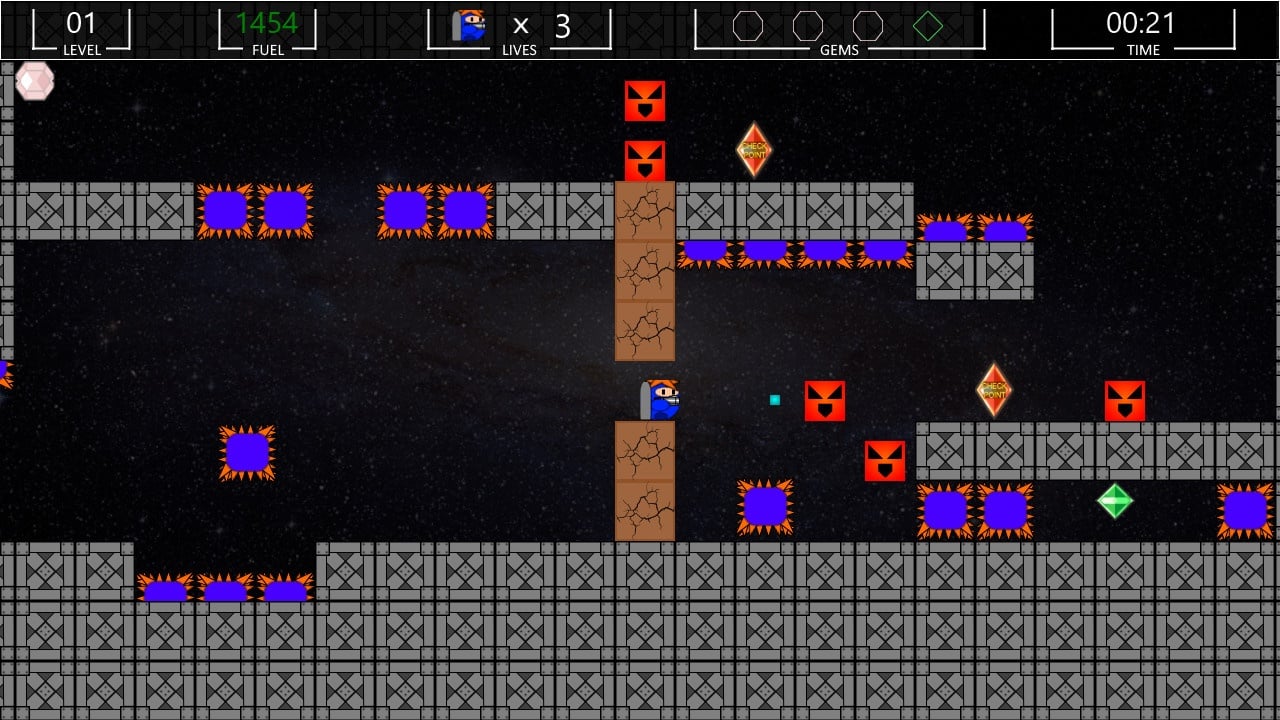Click the green diamond gem icon in the HUD
Viewport: 1280px width, 720px height.
pyautogui.click(x=928, y=26)
